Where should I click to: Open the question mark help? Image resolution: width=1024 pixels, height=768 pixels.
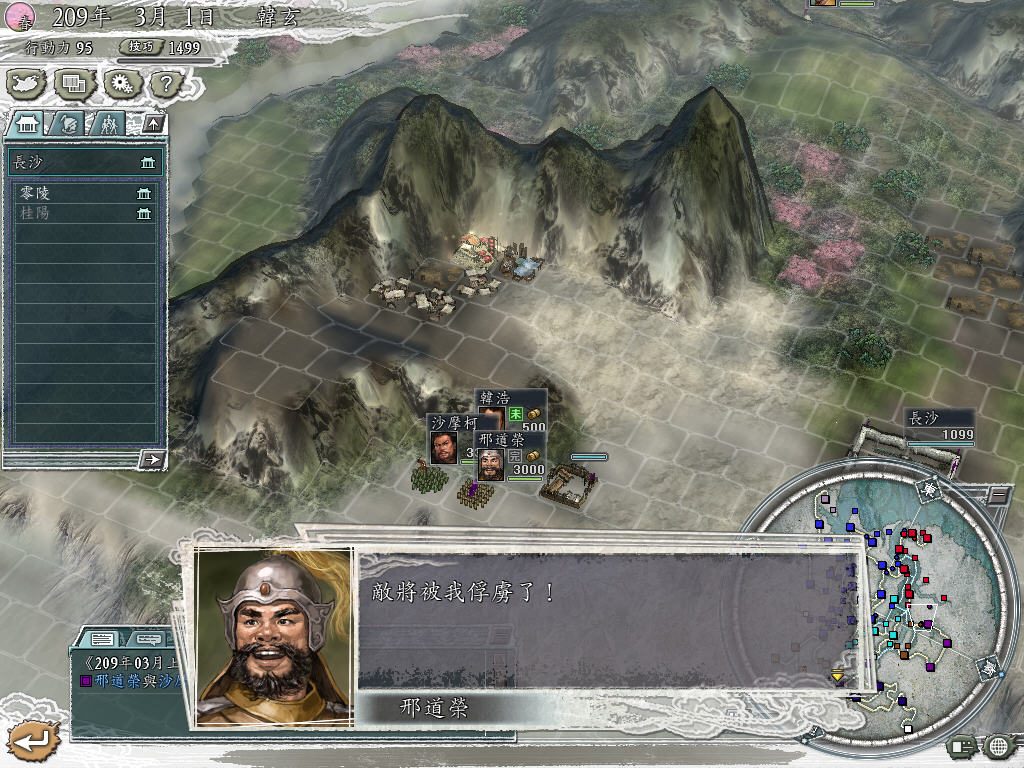click(167, 84)
